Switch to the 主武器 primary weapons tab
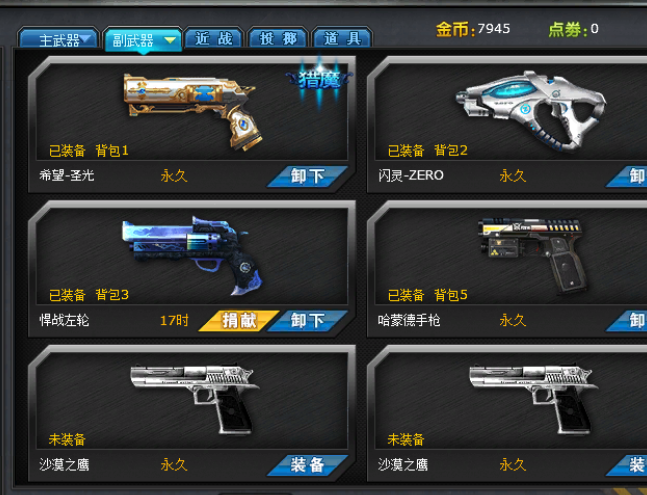 pos(59,39)
